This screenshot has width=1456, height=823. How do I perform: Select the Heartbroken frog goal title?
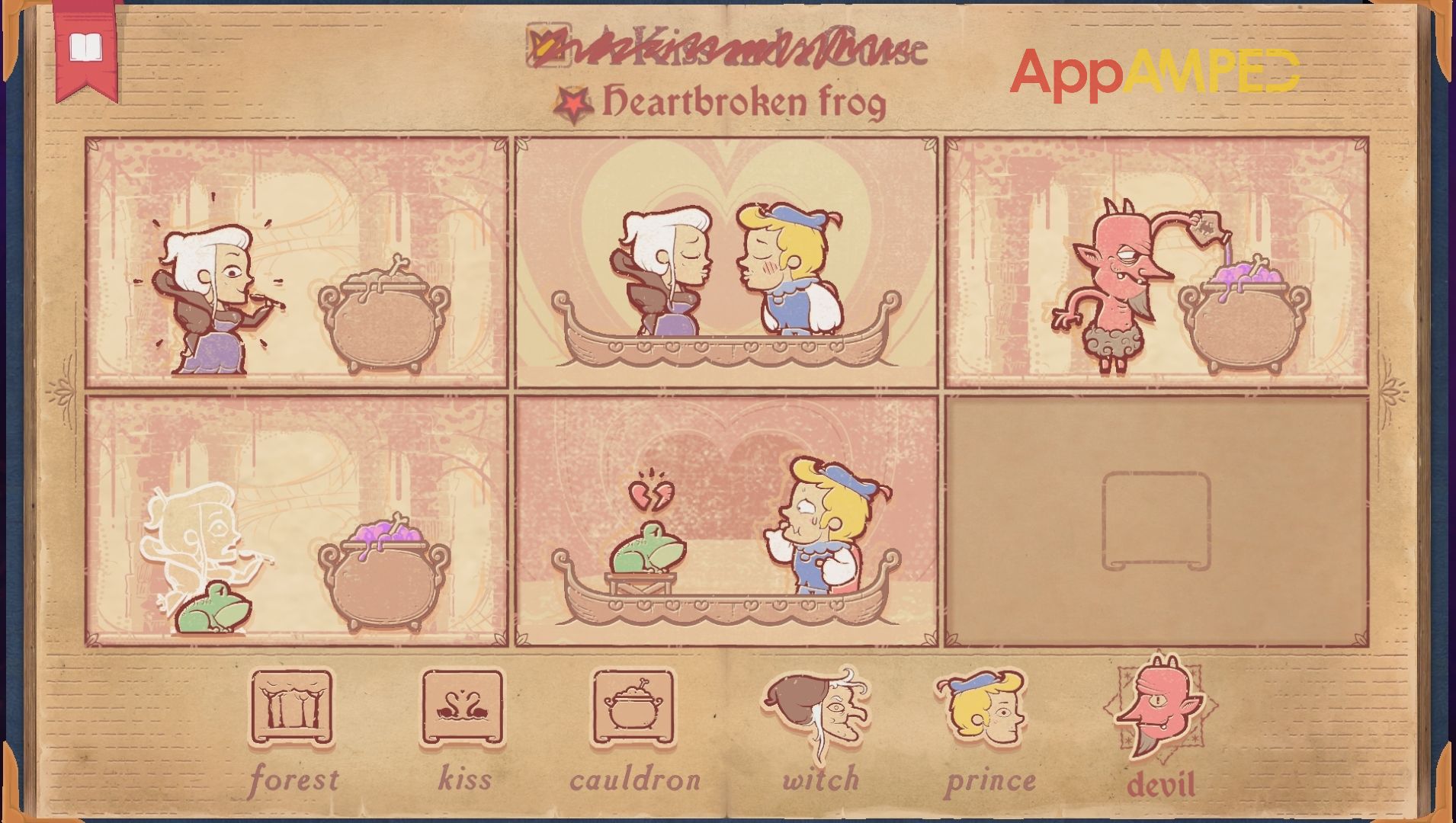point(747,100)
